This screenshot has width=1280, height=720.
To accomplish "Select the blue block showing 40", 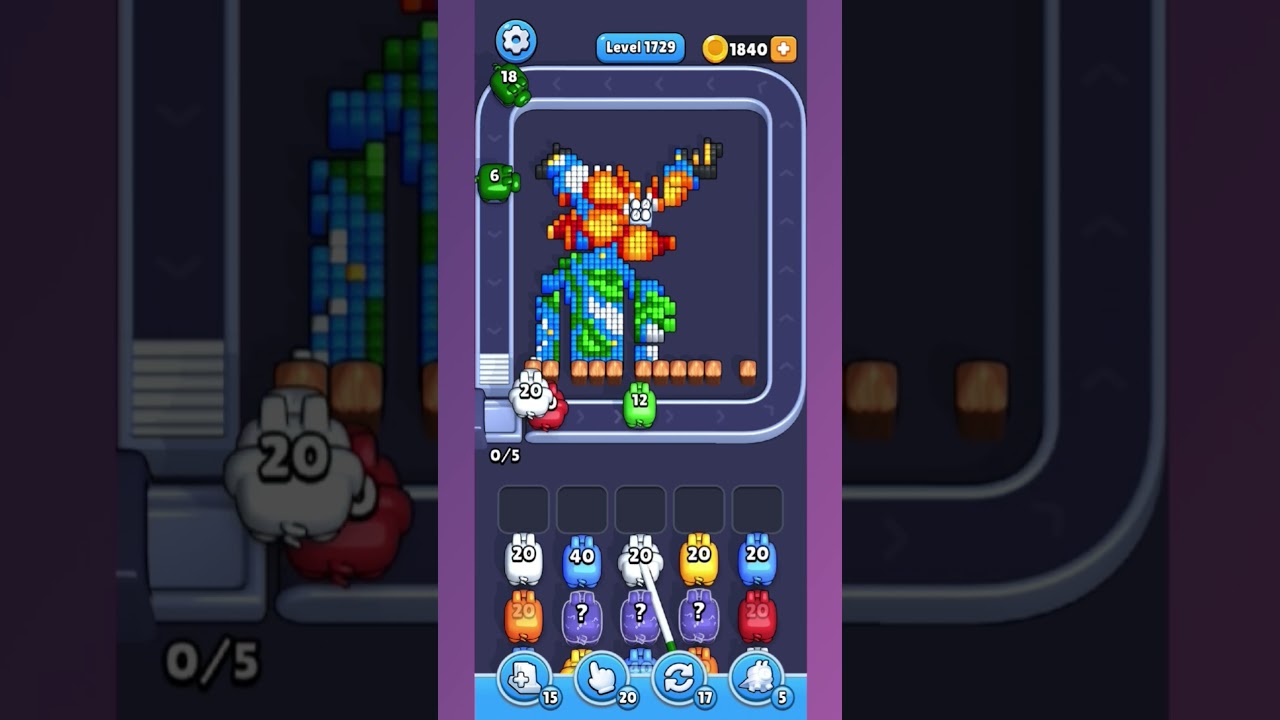I will click(x=584, y=557).
